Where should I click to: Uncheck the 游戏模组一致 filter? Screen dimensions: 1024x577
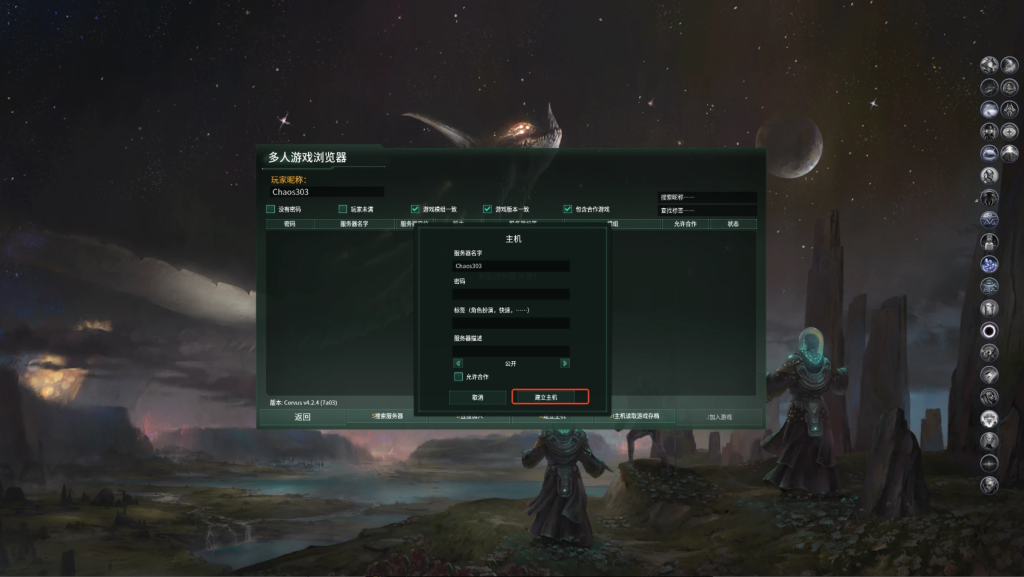415,209
